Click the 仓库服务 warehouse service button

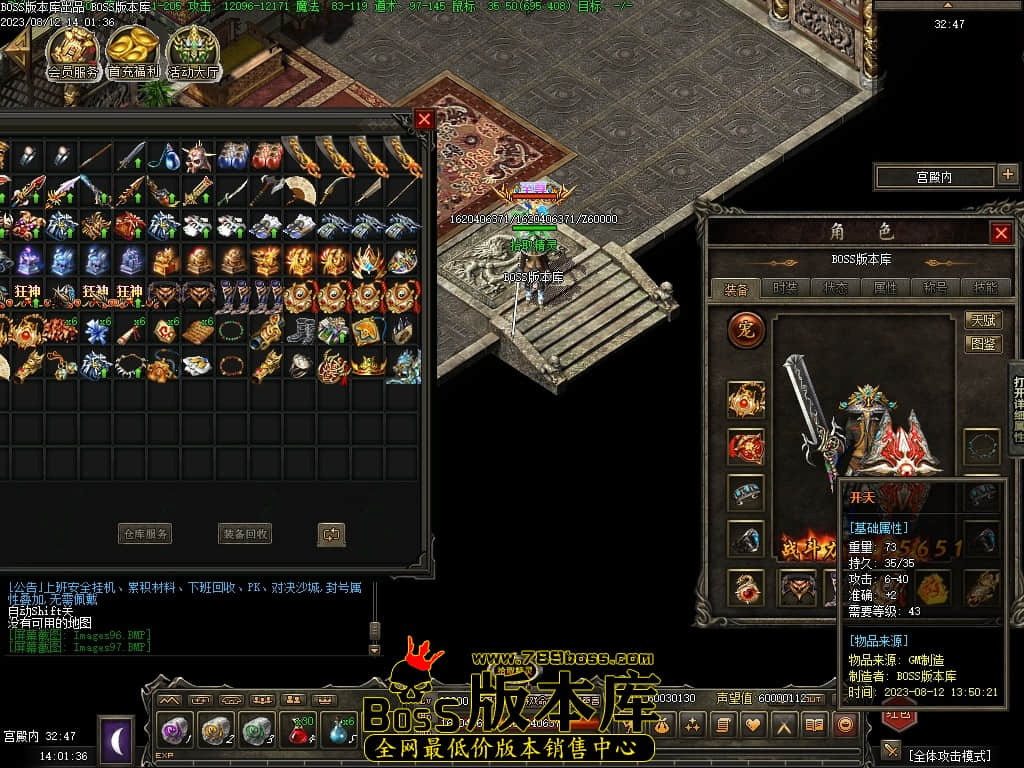coord(145,534)
